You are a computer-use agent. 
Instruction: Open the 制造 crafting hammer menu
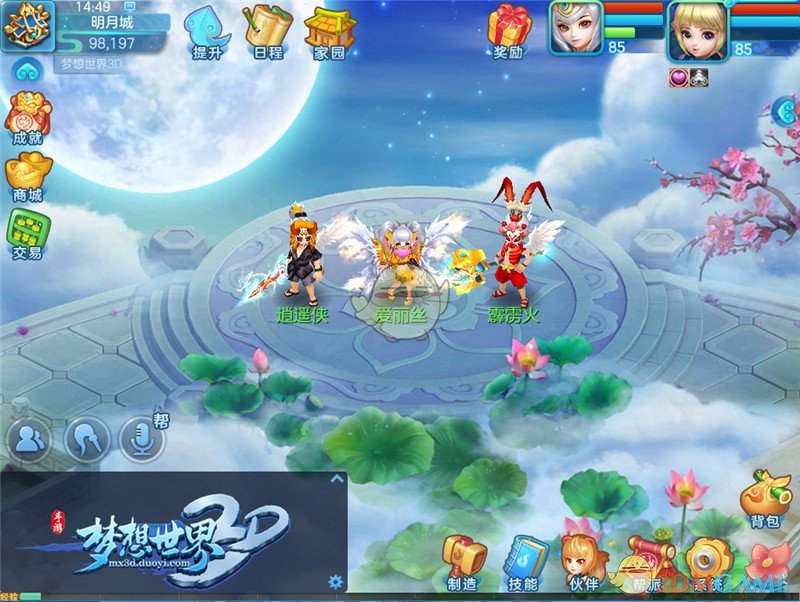tap(463, 562)
